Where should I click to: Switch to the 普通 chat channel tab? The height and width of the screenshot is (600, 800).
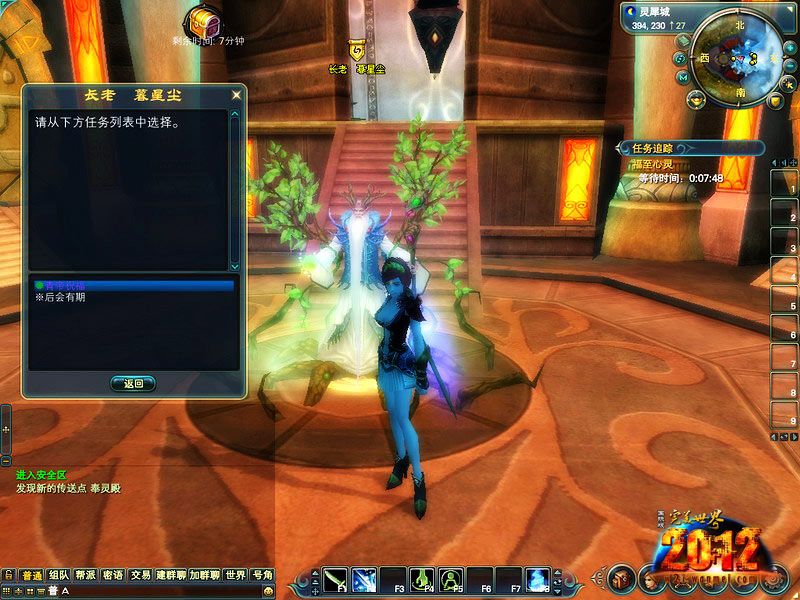(x=31, y=575)
